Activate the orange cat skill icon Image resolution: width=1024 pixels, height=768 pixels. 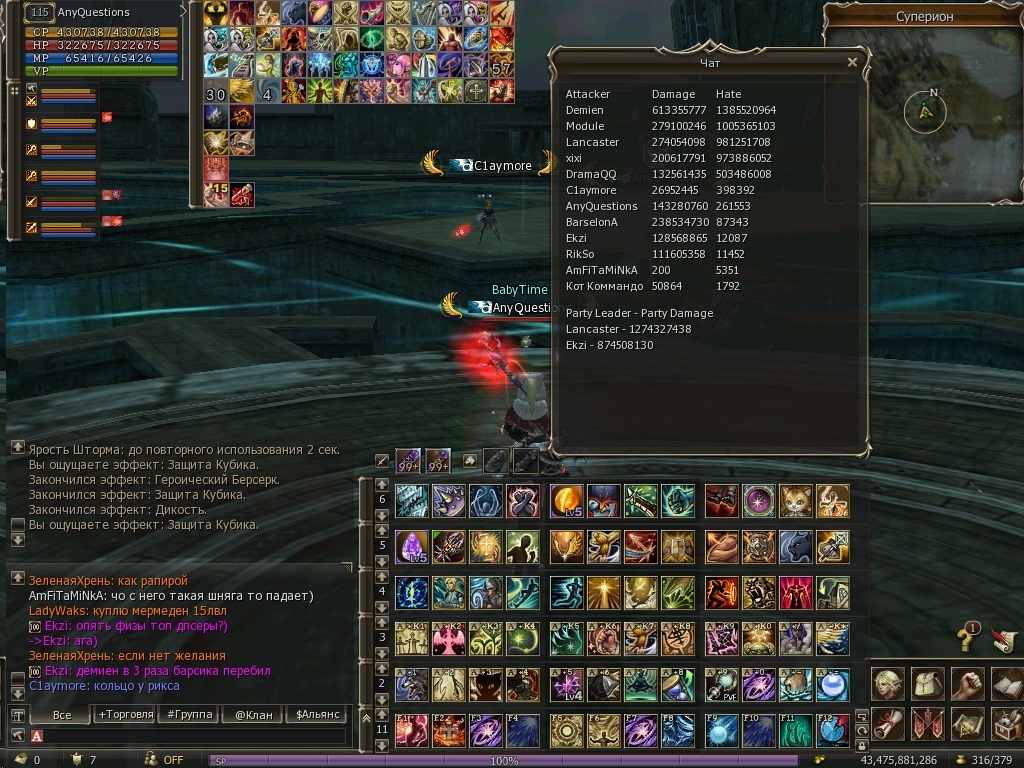pyautogui.click(x=795, y=501)
